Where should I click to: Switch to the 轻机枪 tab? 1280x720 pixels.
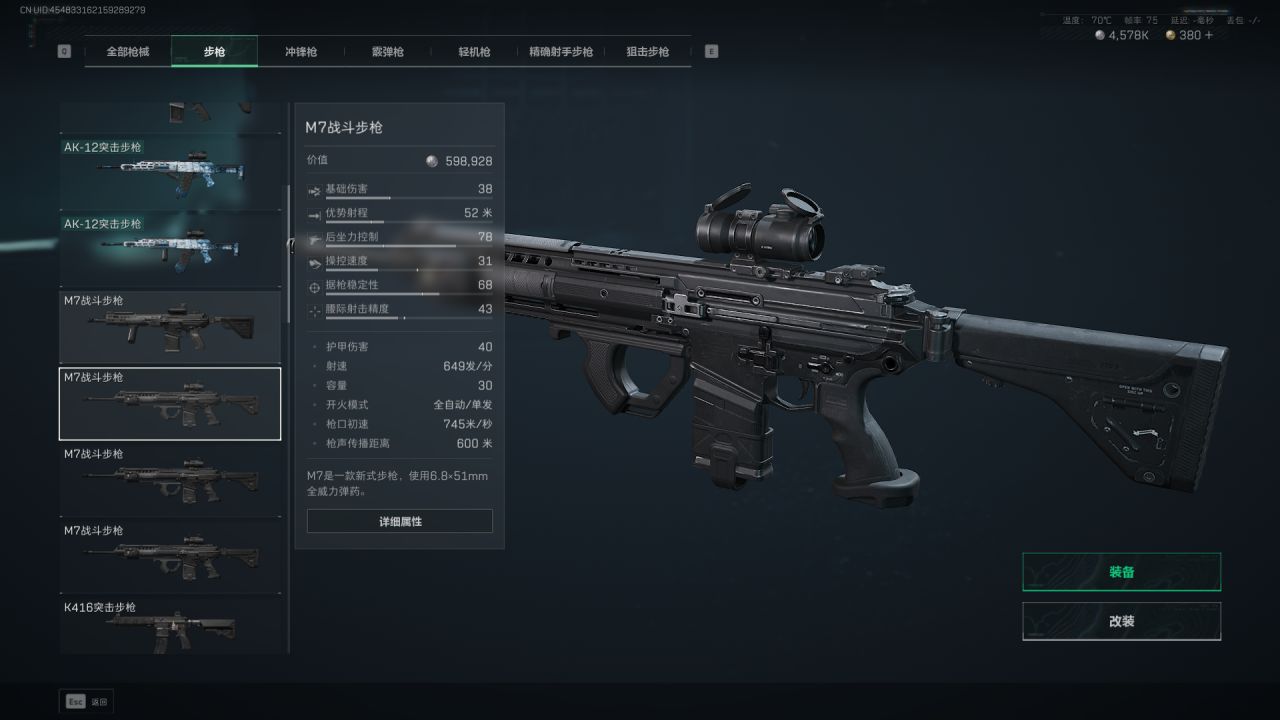click(474, 52)
